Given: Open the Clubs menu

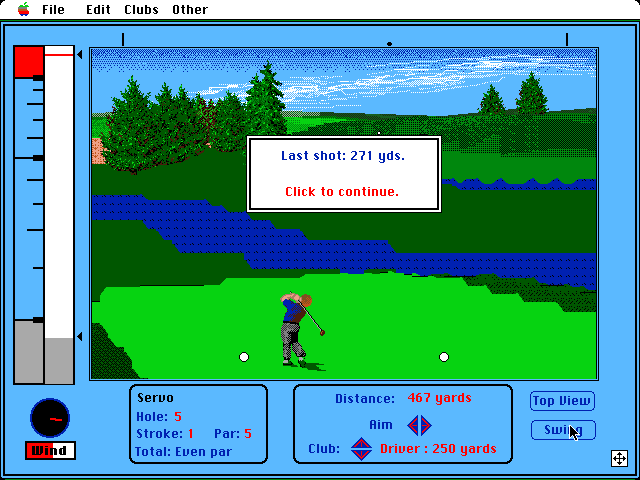Looking at the screenshot, I should pyautogui.click(x=141, y=9).
